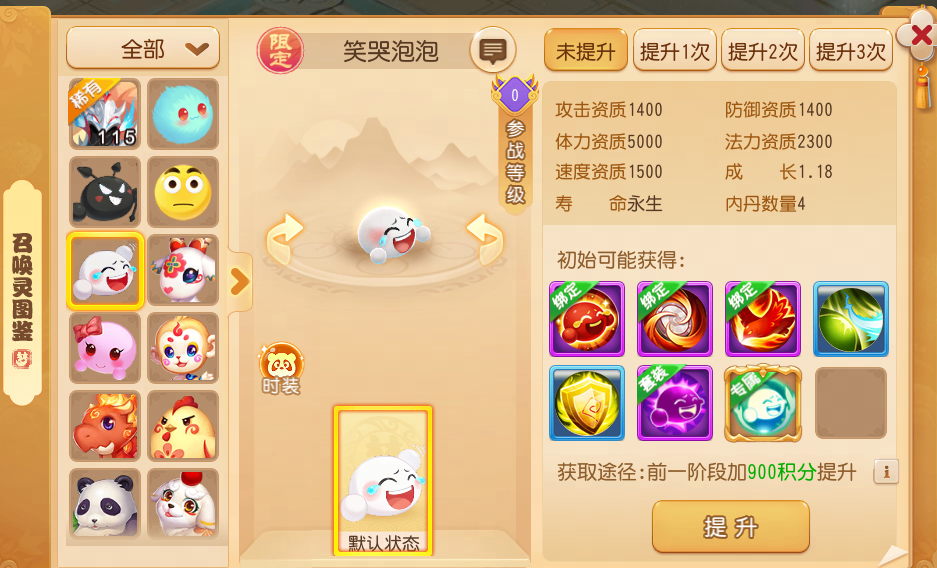View the 专属 exclusive skill icon
Screen dimensions: 937x568
[762, 403]
